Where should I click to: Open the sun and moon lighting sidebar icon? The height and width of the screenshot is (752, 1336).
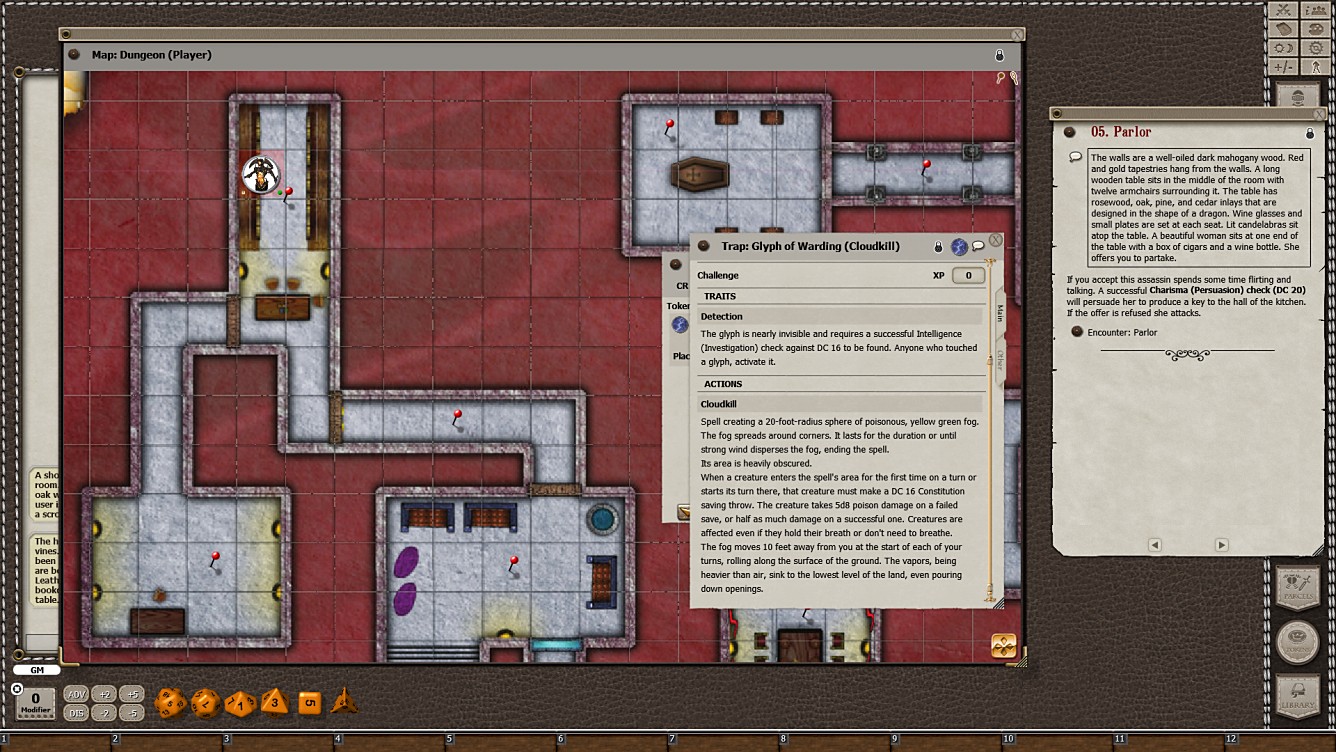click(1283, 47)
